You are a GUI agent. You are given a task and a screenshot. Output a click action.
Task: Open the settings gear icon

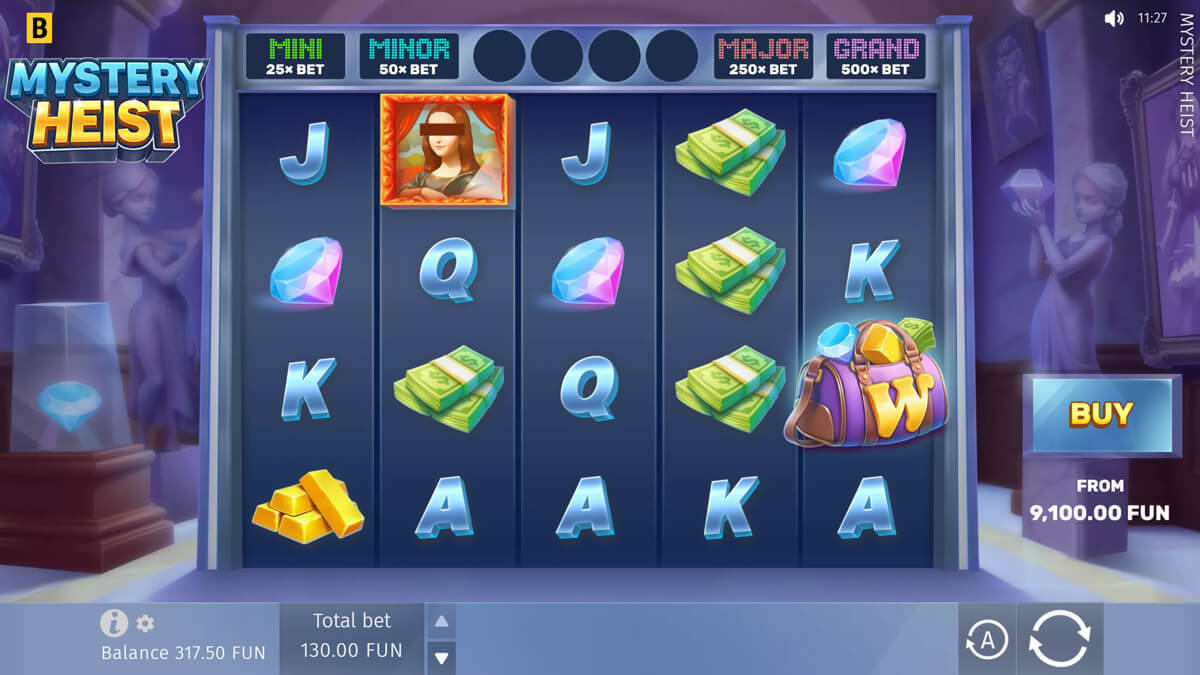[146, 624]
